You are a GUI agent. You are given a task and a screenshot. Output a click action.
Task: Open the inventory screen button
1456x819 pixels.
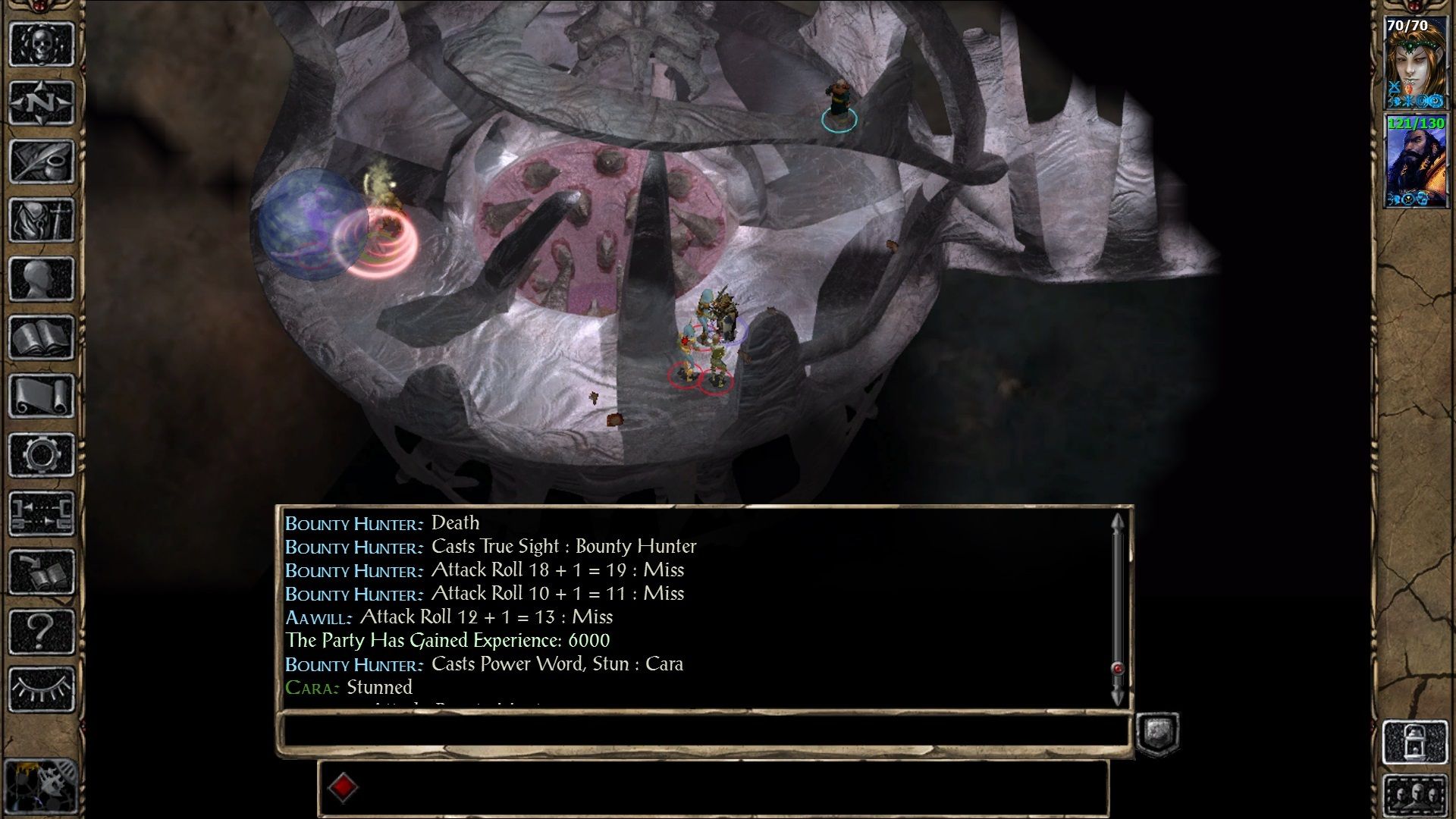click(42, 221)
